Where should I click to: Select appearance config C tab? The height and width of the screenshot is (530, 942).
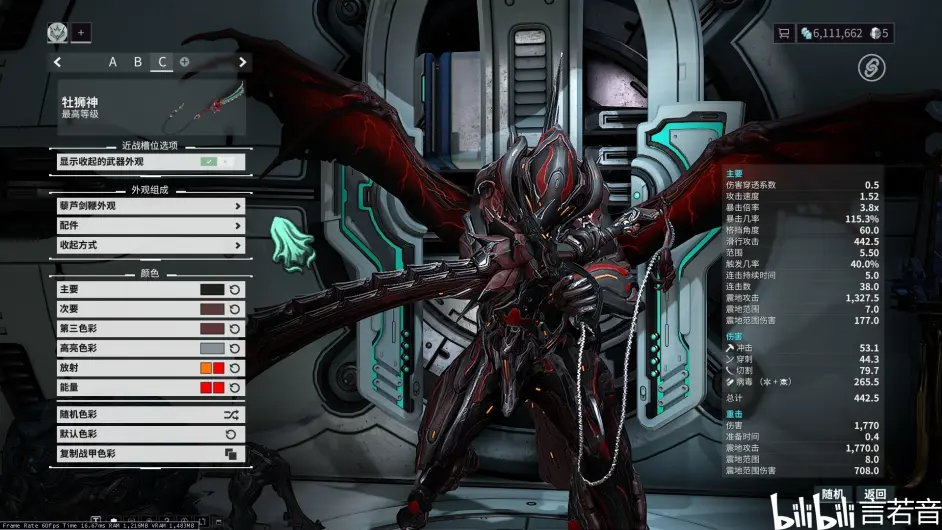[x=162, y=62]
